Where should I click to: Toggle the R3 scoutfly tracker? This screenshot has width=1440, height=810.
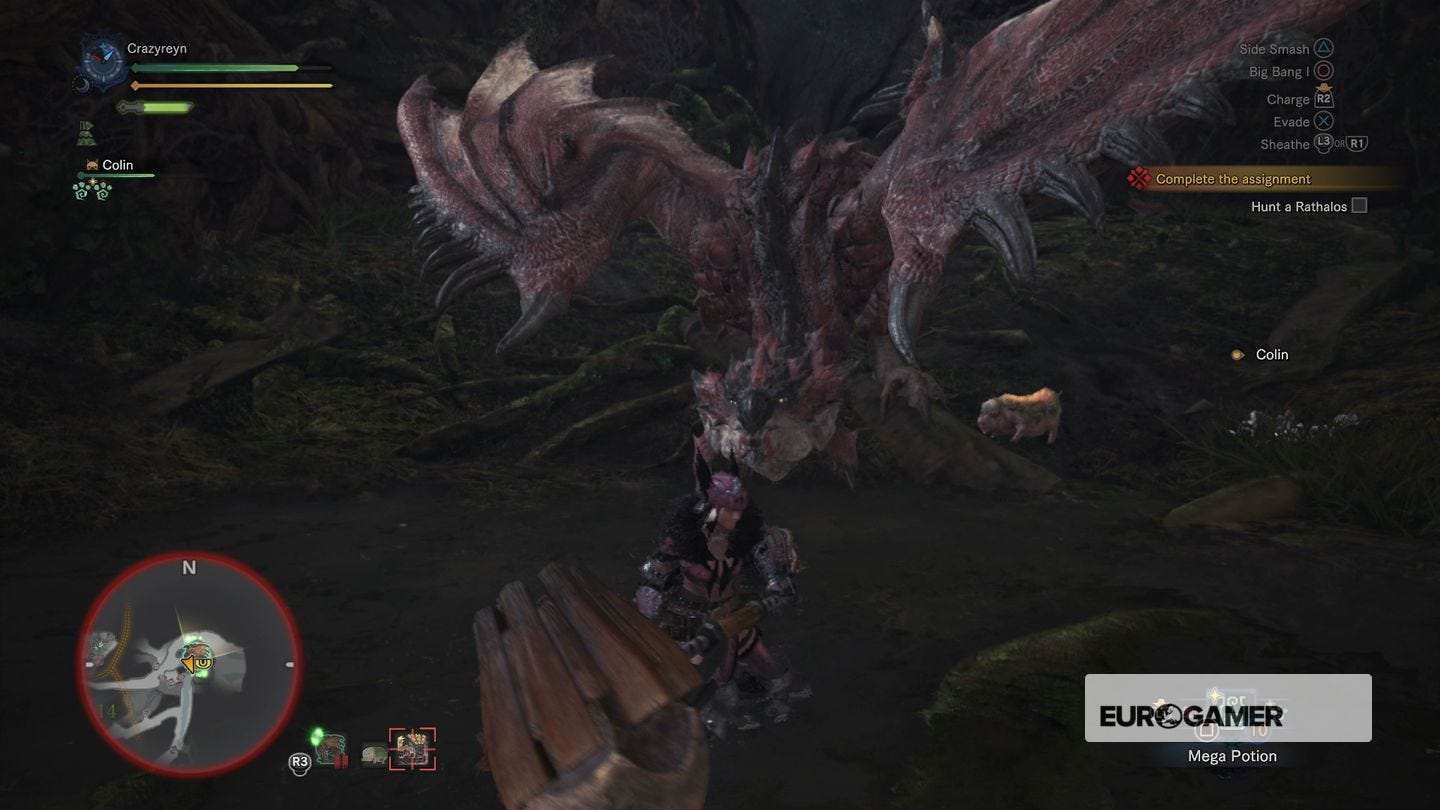298,761
